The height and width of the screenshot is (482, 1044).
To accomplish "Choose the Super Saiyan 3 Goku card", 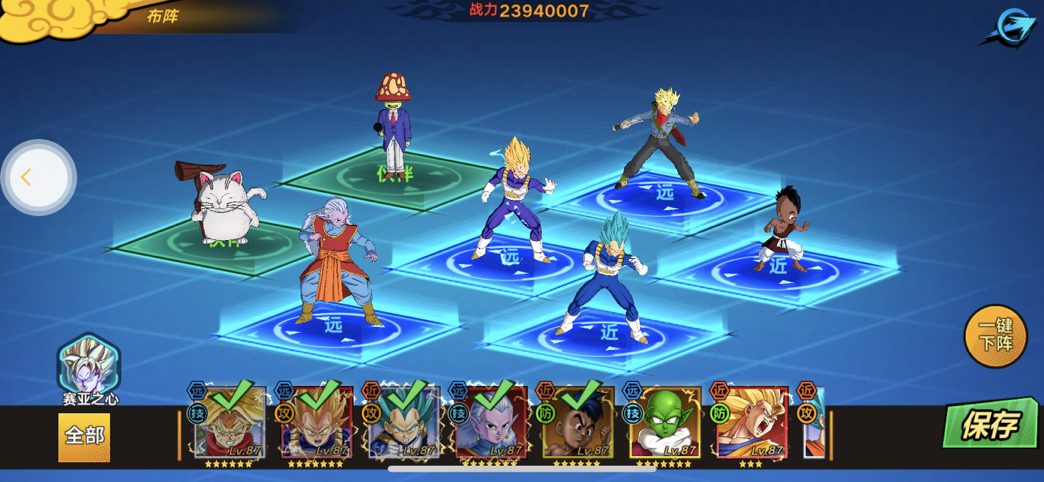I will click(752, 422).
